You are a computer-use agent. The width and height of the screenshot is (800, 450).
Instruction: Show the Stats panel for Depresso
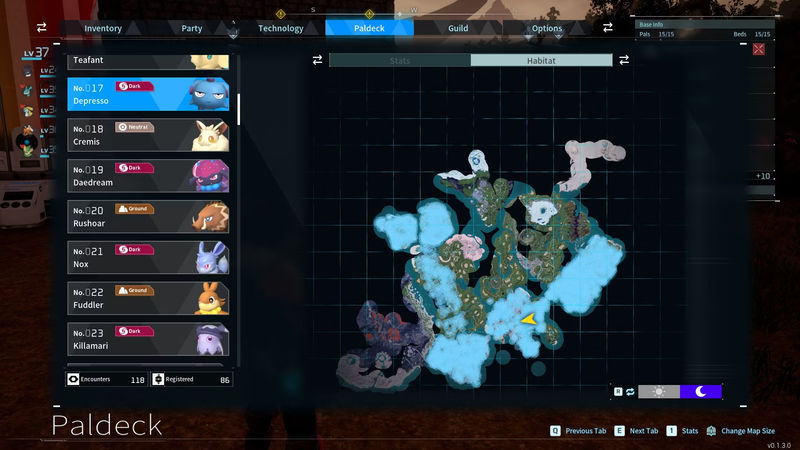tap(400, 60)
